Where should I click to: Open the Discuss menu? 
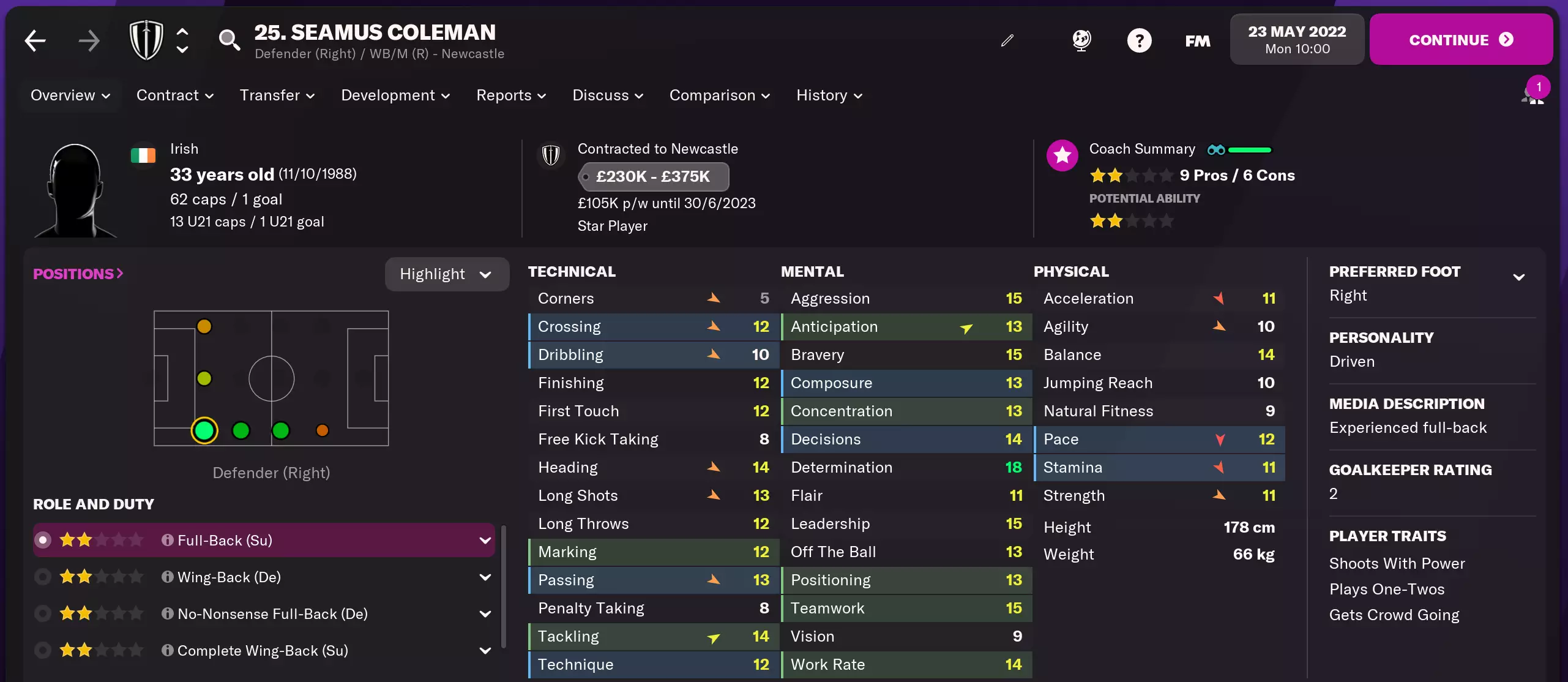[608, 96]
